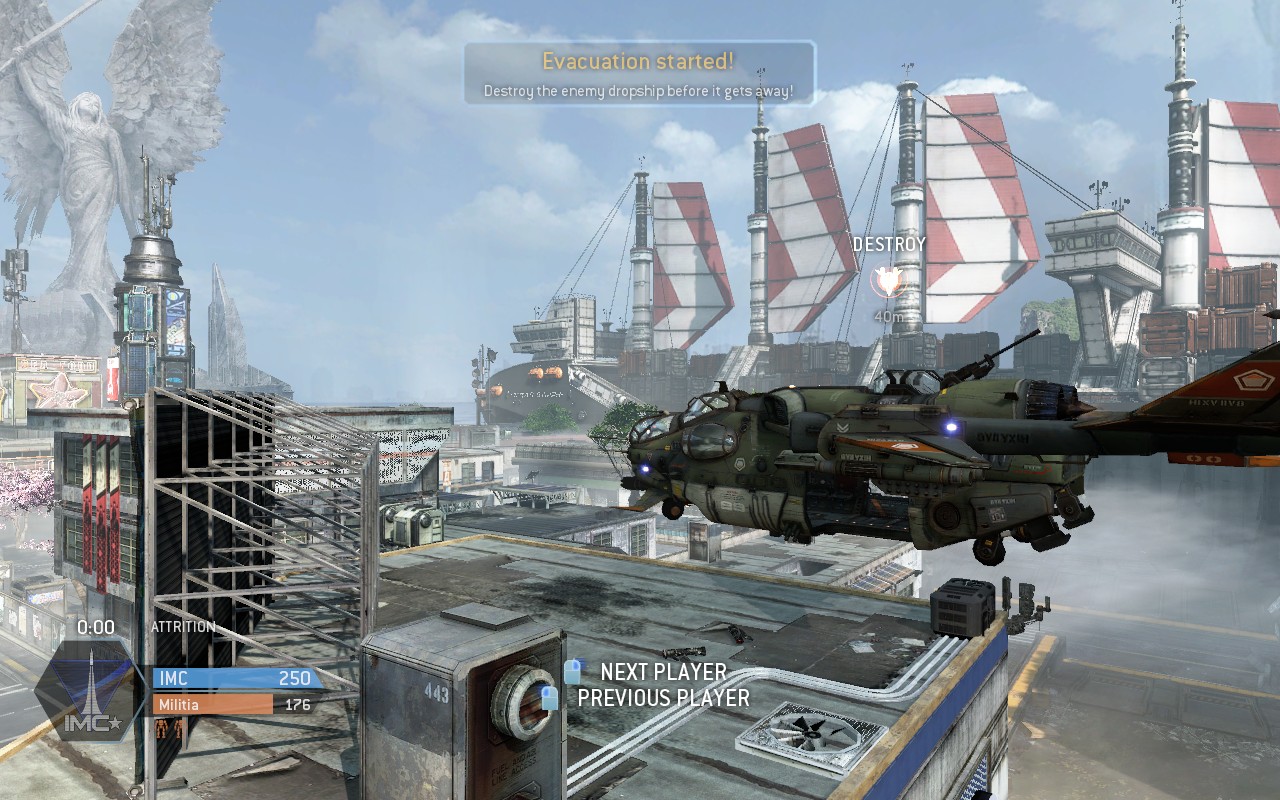This screenshot has height=800, width=1280.
Task: Click the IMC faction emblem
Action: [90, 690]
